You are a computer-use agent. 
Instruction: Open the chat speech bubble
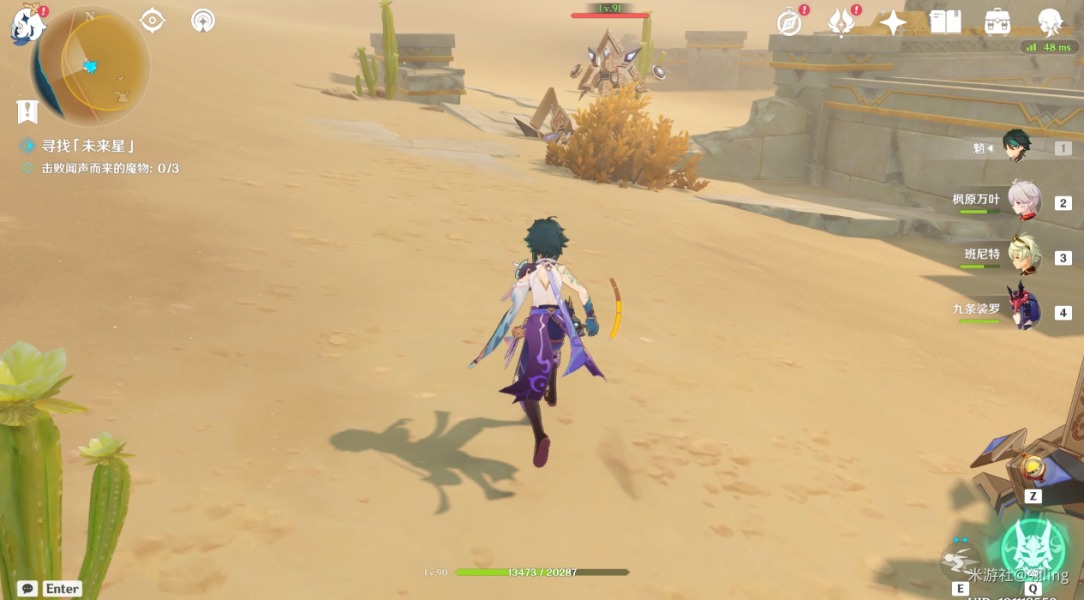click(x=28, y=588)
